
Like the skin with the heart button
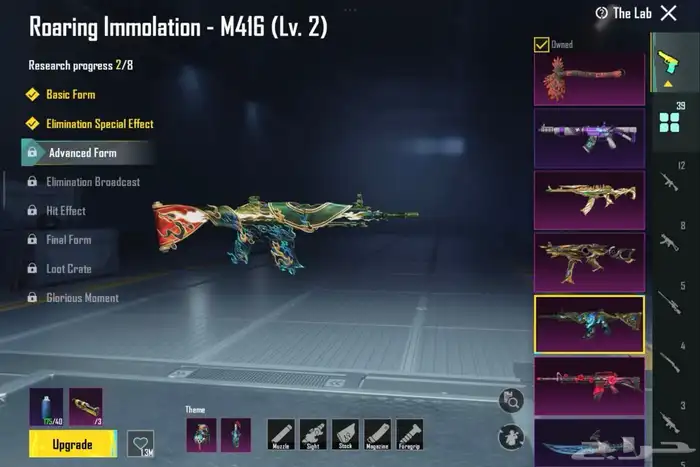coord(142,442)
